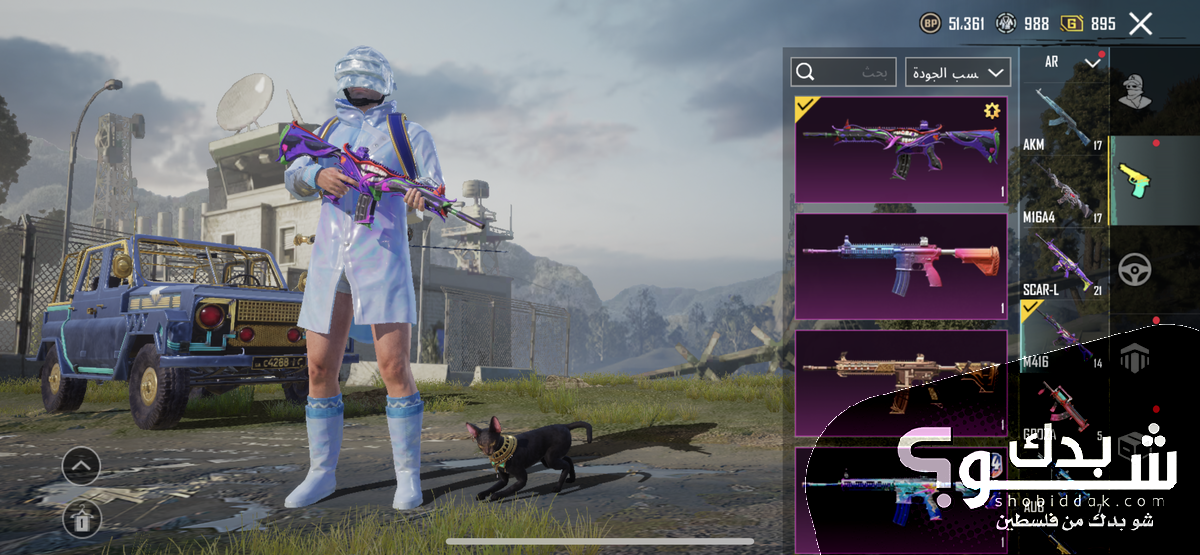Tap the BP currency coin icon

(x=930, y=23)
